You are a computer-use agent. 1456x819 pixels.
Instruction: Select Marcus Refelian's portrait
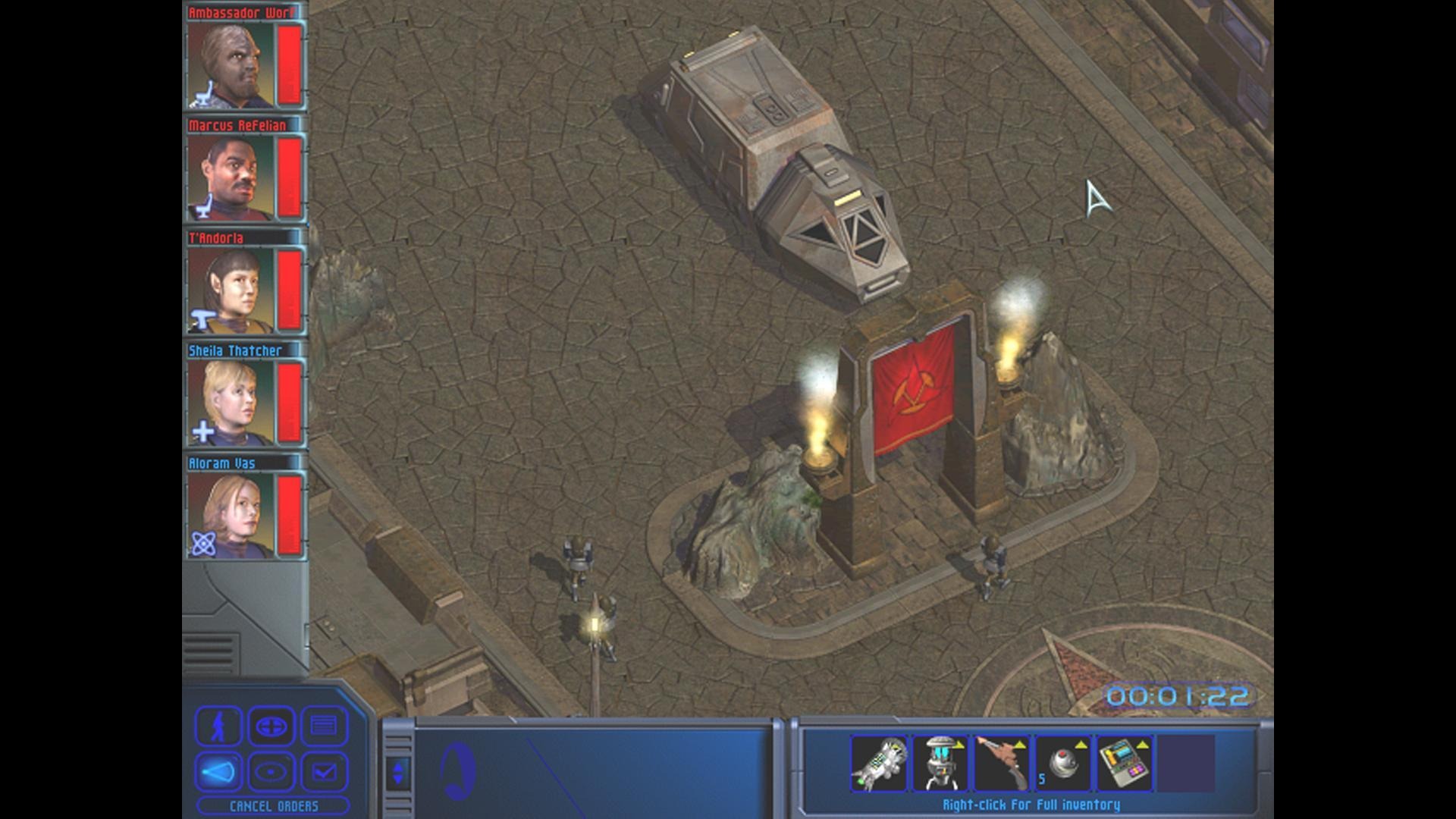pyautogui.click(x=231, y=177)
